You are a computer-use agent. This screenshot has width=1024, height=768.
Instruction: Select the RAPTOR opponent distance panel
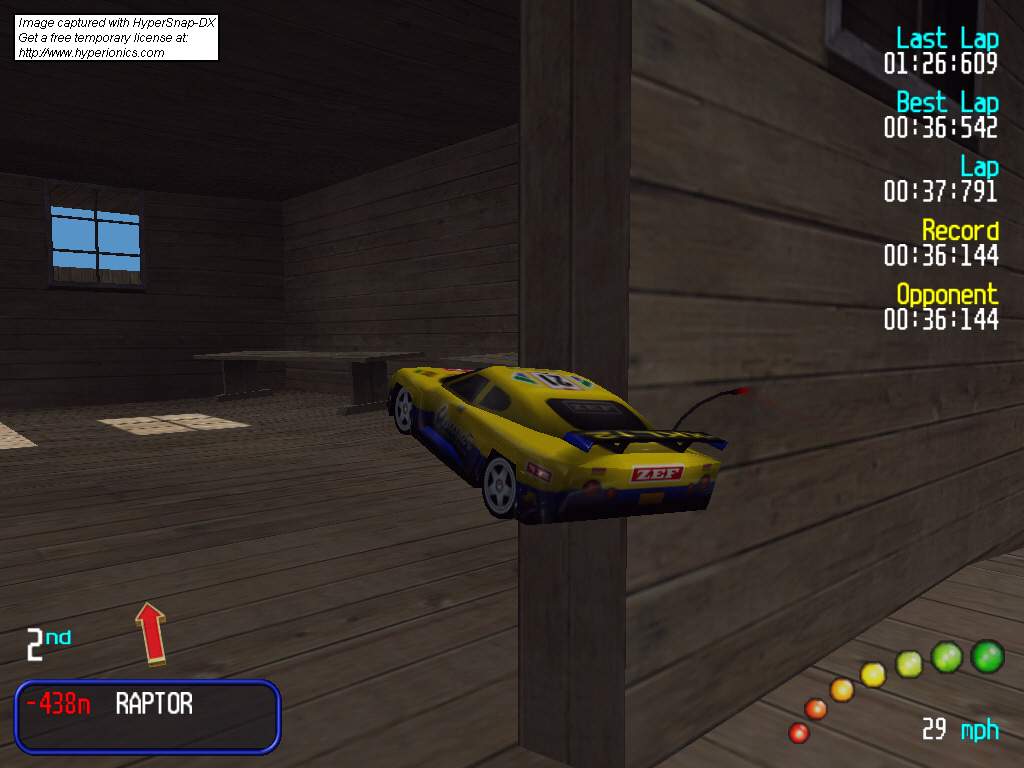point(147,716)
